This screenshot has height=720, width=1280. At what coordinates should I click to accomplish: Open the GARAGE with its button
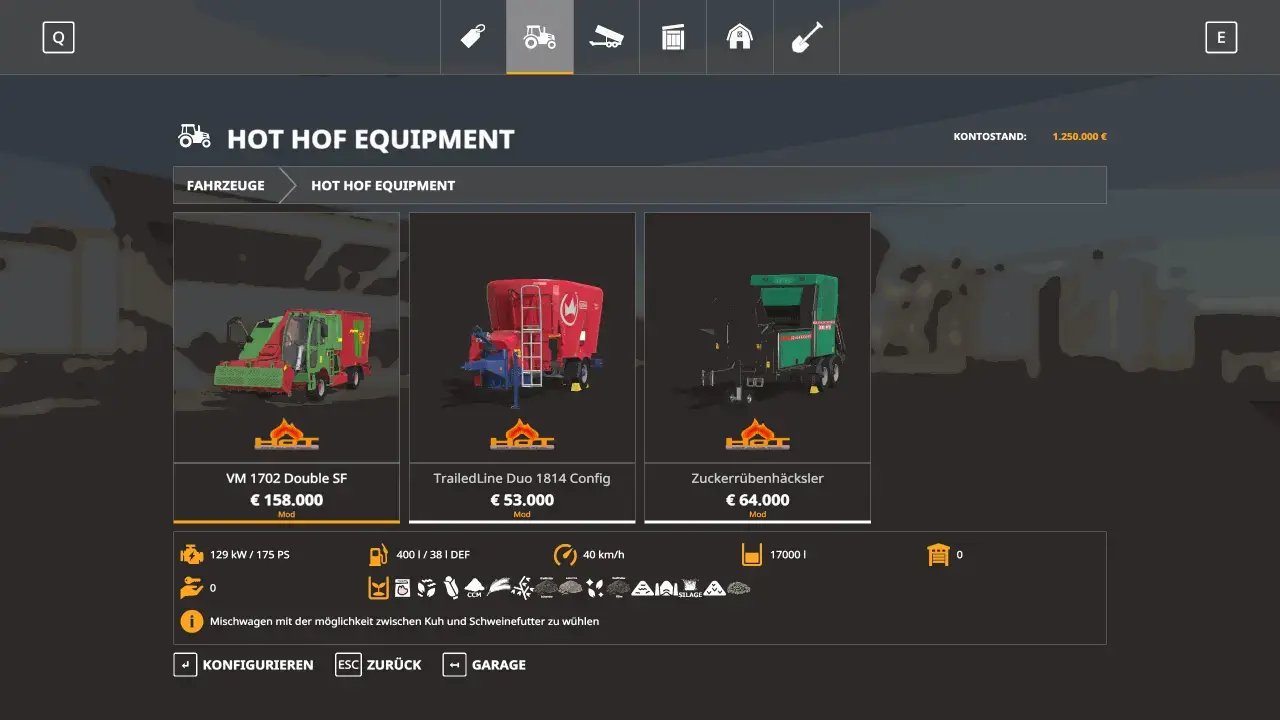click(484, 664)
